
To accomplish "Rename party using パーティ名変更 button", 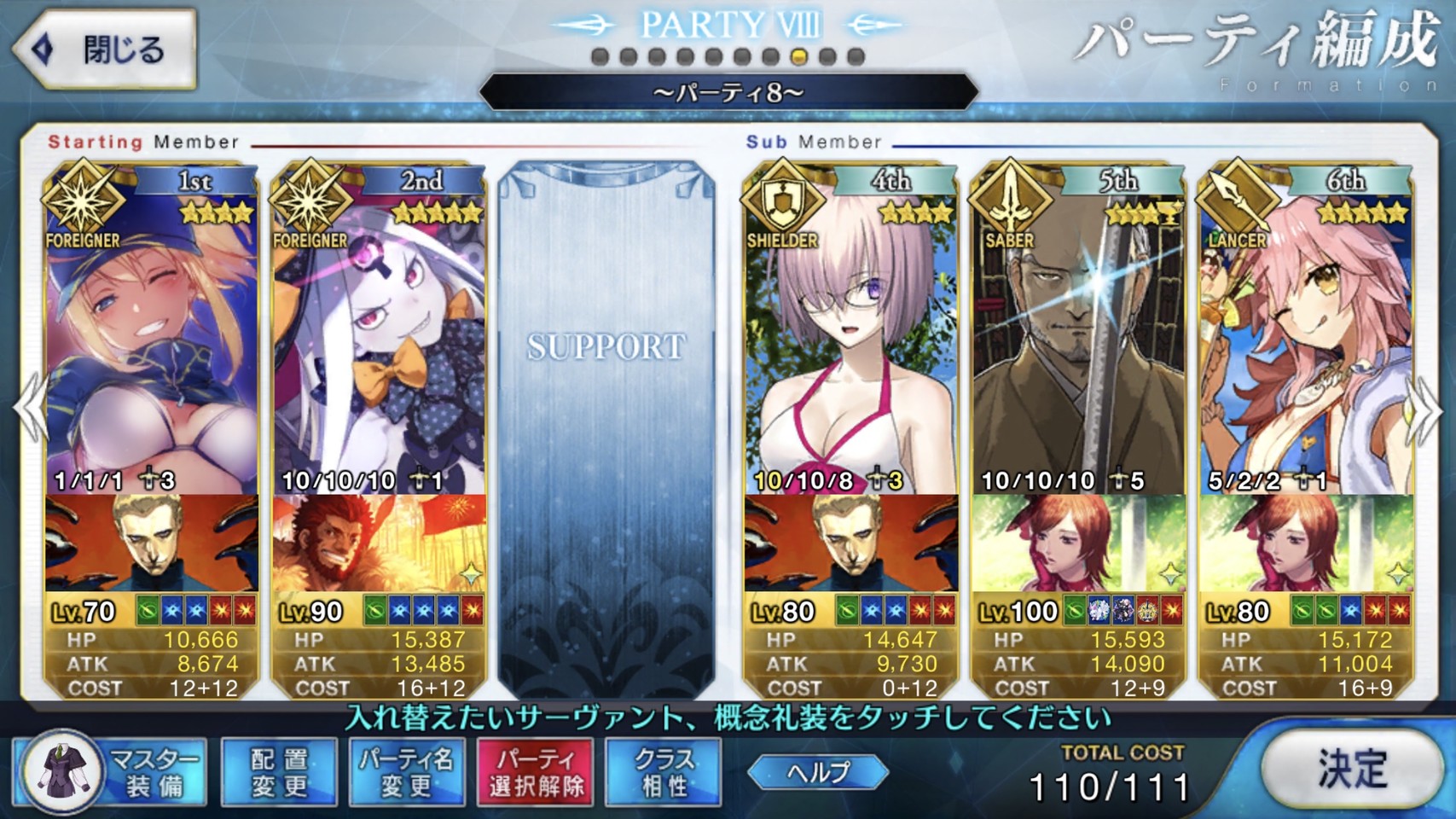I will click(407, 772).
